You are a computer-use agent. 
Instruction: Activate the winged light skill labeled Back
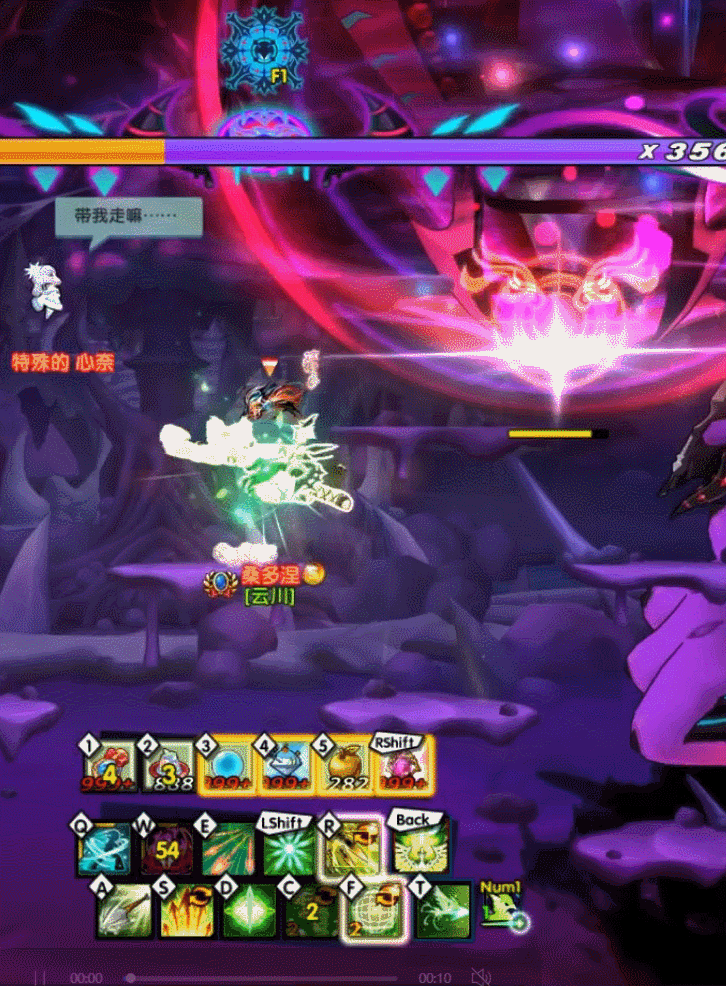[416, 850]
